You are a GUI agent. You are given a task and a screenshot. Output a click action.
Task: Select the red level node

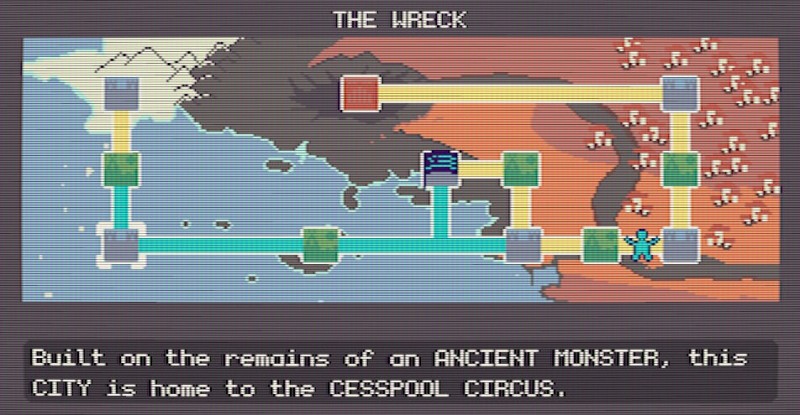(358, 93)
